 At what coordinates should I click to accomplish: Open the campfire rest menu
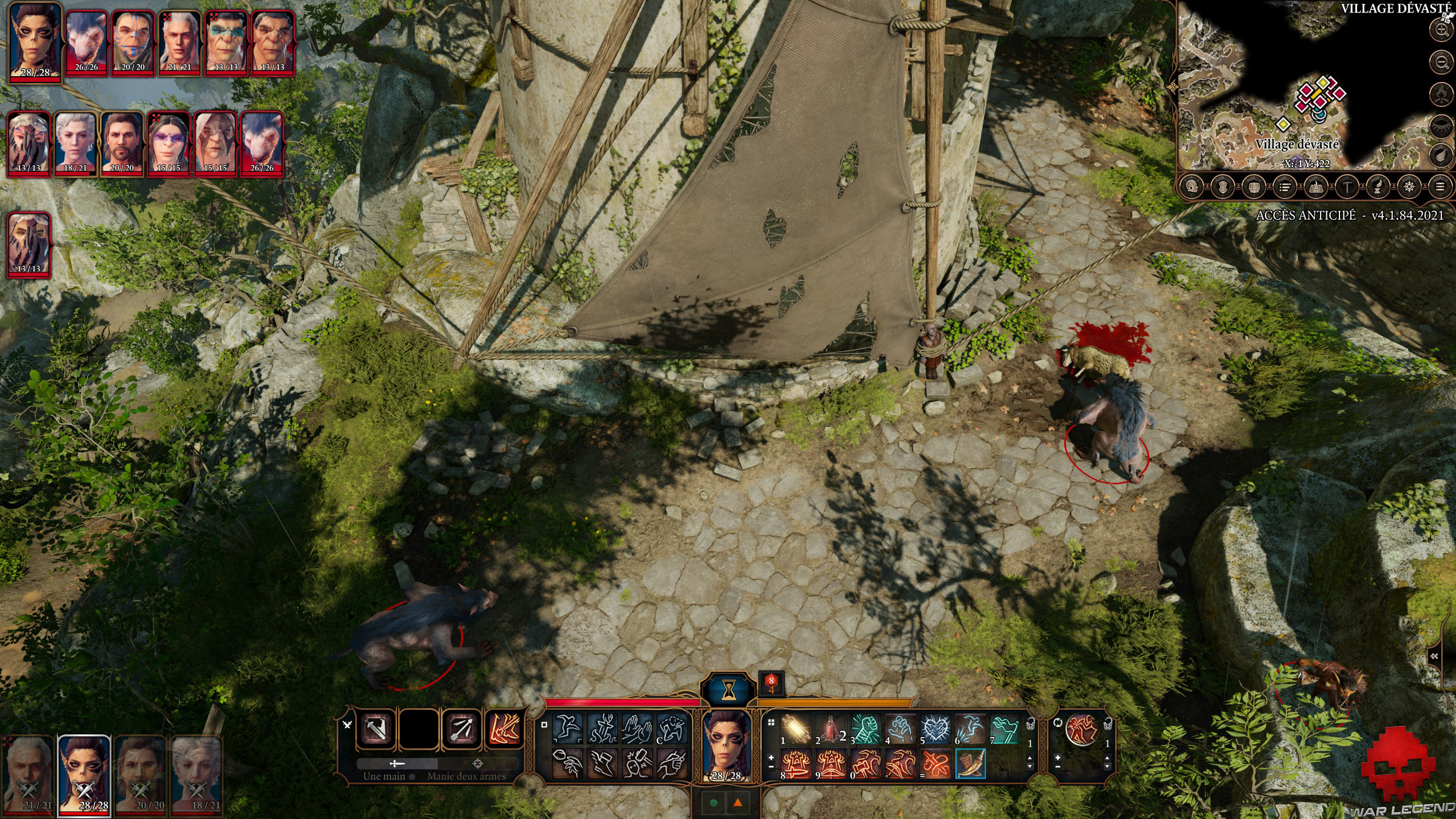(1441, 93)
